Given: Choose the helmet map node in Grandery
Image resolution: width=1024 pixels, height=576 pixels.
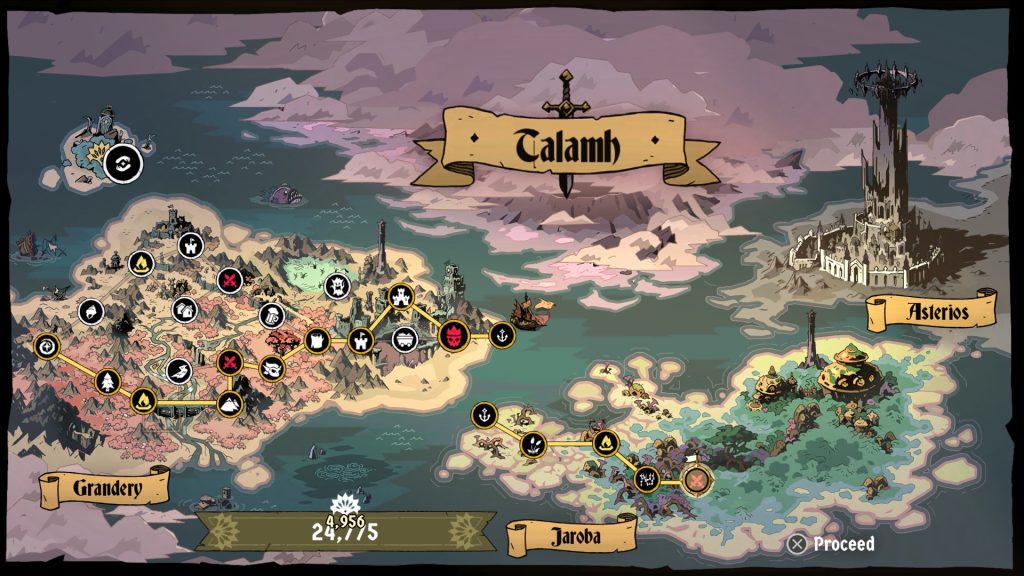Looking at the screenshot, I should (x=89, y=310).
